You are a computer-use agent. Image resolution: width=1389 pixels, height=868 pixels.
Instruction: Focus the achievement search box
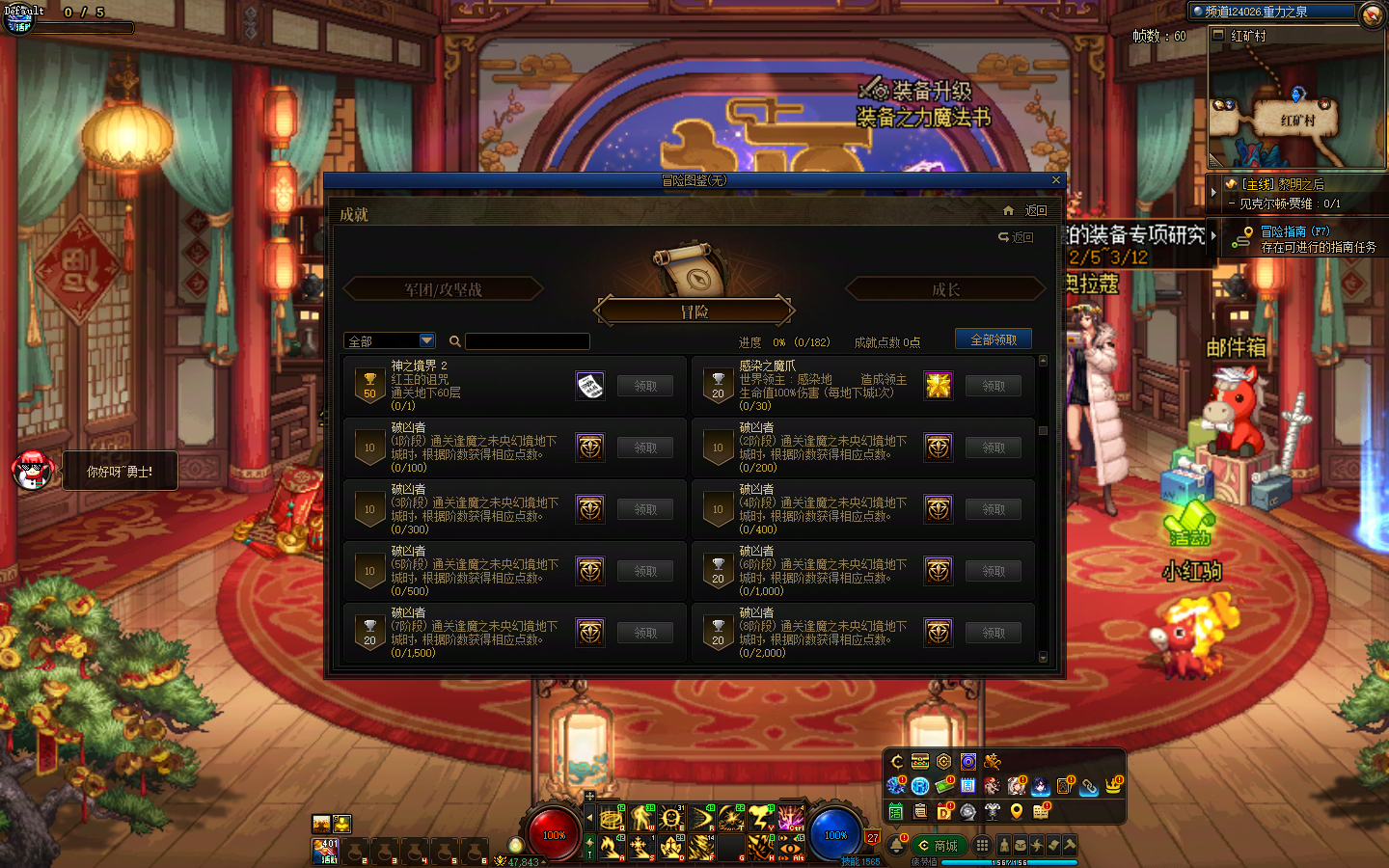[x=527, y=341]
